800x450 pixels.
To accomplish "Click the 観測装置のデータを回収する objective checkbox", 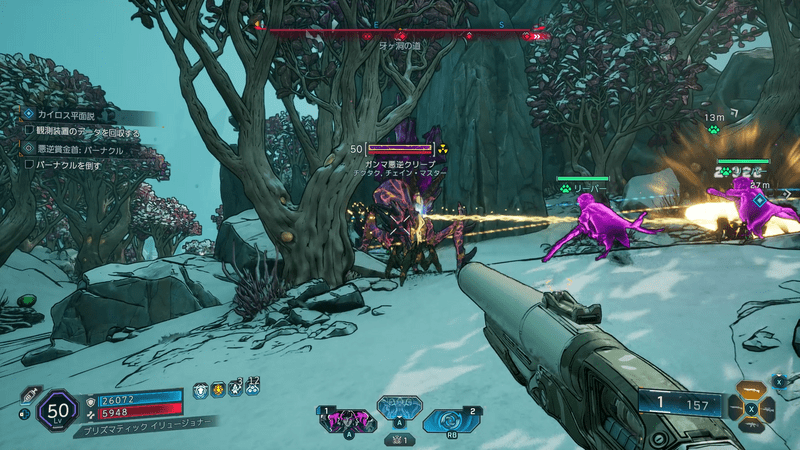I will [29, 131].
